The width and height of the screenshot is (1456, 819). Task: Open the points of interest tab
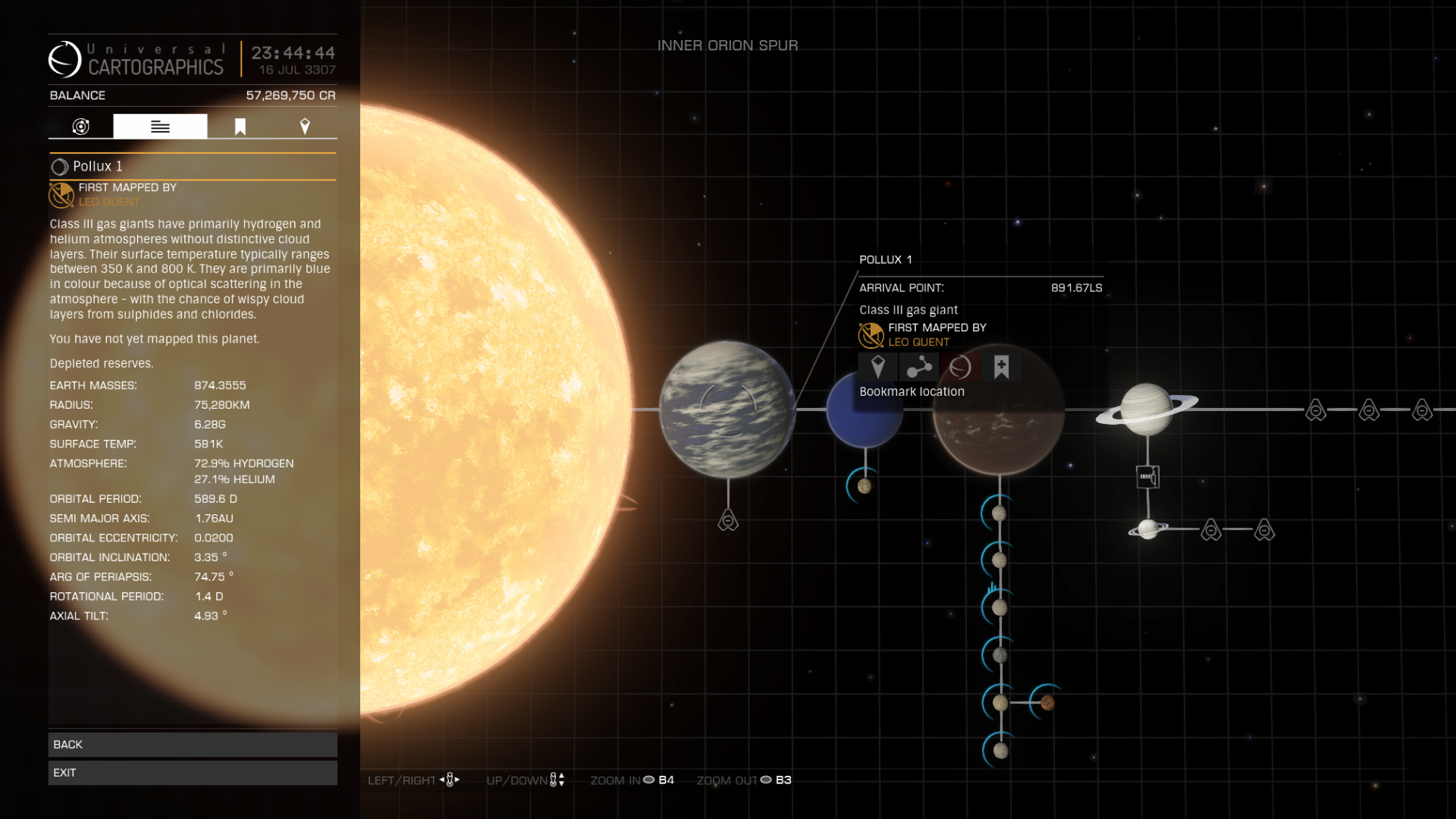304,126
